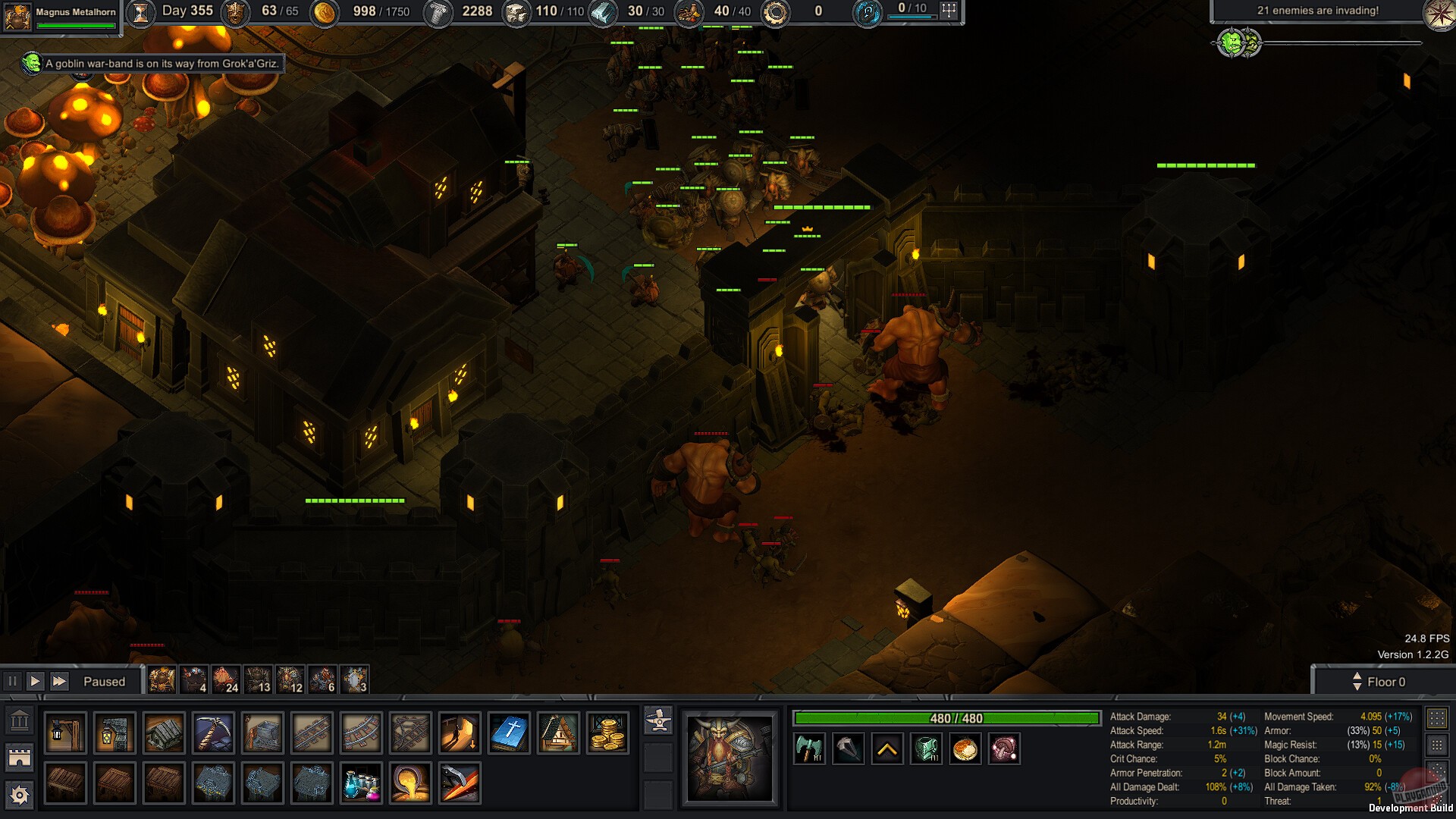The height and width of the screenshot is (819, 1456).
Task: Open the hanging lantern crane building
Action: click(x=66, y=732)
